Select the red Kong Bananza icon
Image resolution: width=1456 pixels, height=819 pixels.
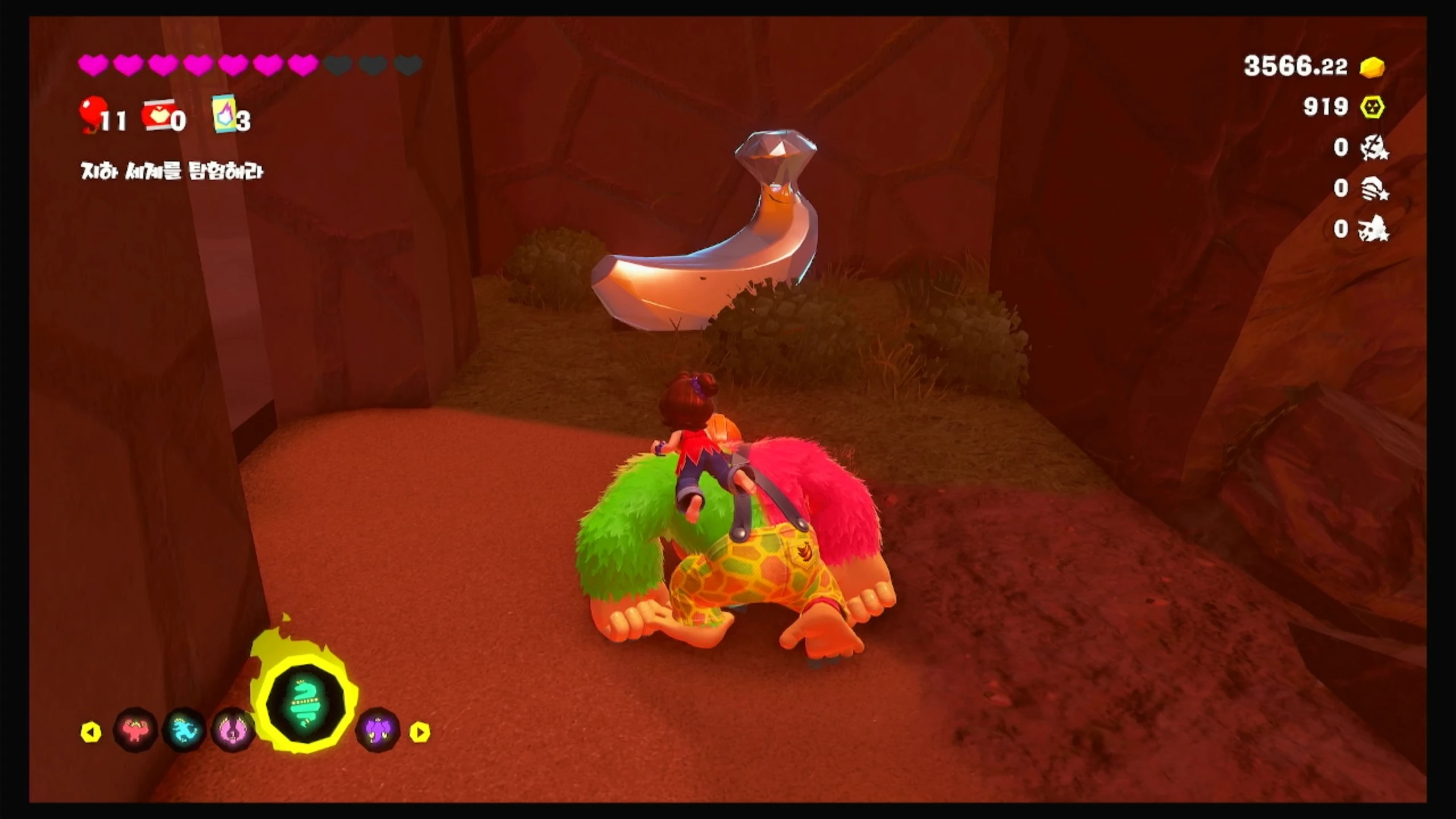coord(135,730)
